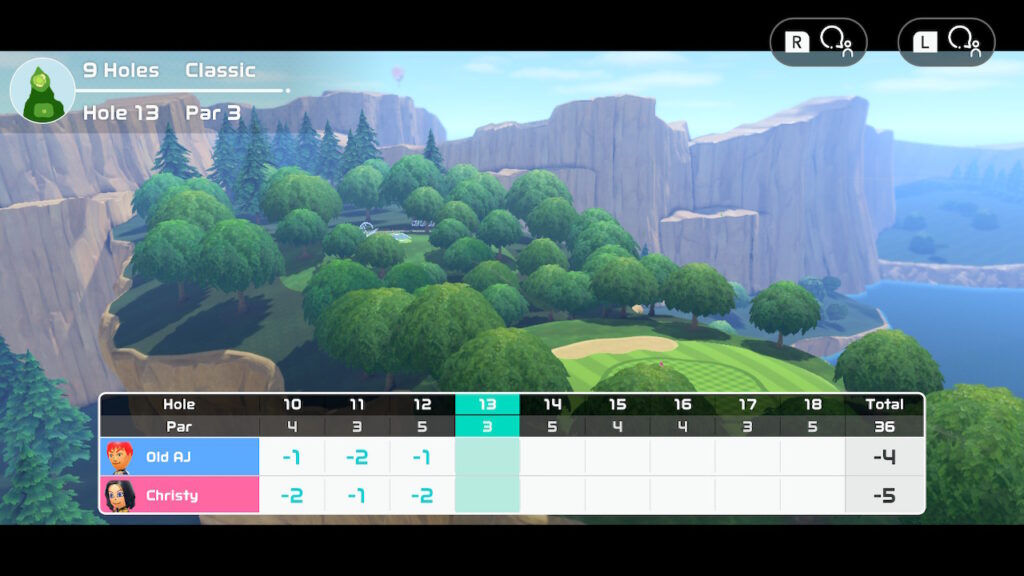Select Christy's player row
This screenshot has height=576, width=1024.
click(180, 495)
